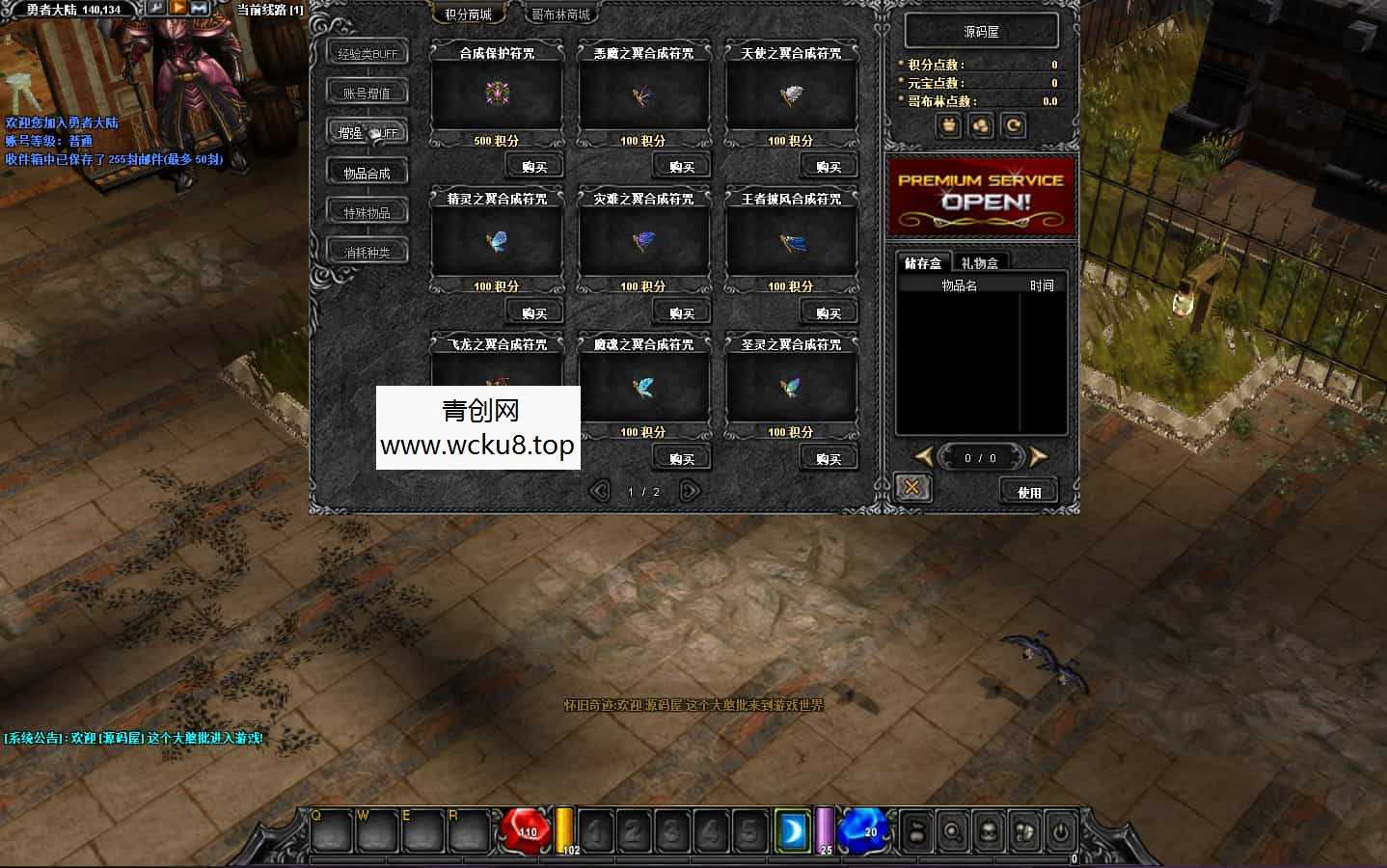The width and height of the screenshot is (1387, 868).
Task: Select the 增强BUFF category in shop sidebar
Action: click(367, 131)
